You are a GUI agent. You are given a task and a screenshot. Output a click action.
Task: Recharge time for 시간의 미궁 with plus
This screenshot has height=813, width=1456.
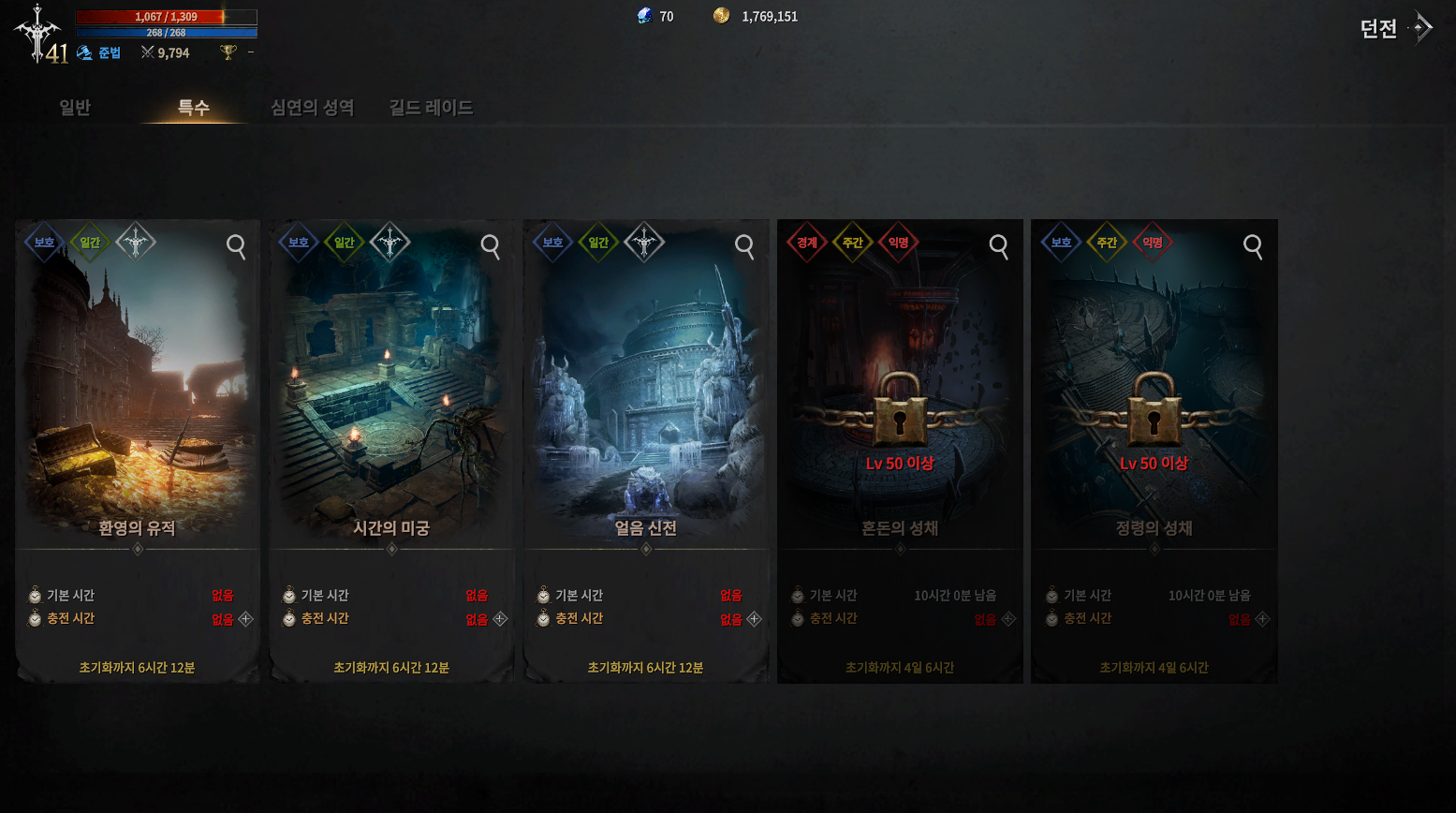tap(500, 619)
